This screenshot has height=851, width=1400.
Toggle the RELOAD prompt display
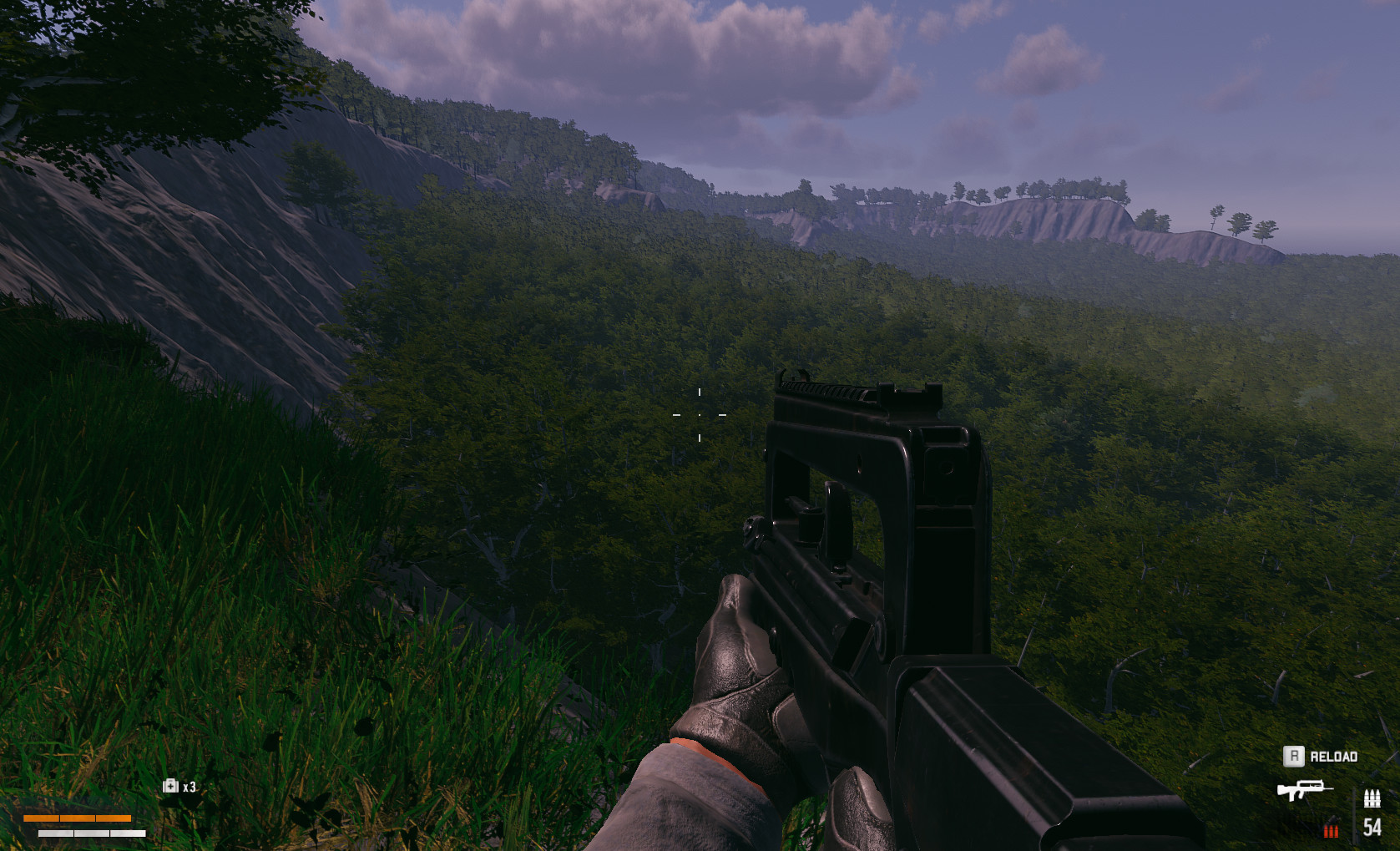pyautogui.click(x=1334, y=757)
